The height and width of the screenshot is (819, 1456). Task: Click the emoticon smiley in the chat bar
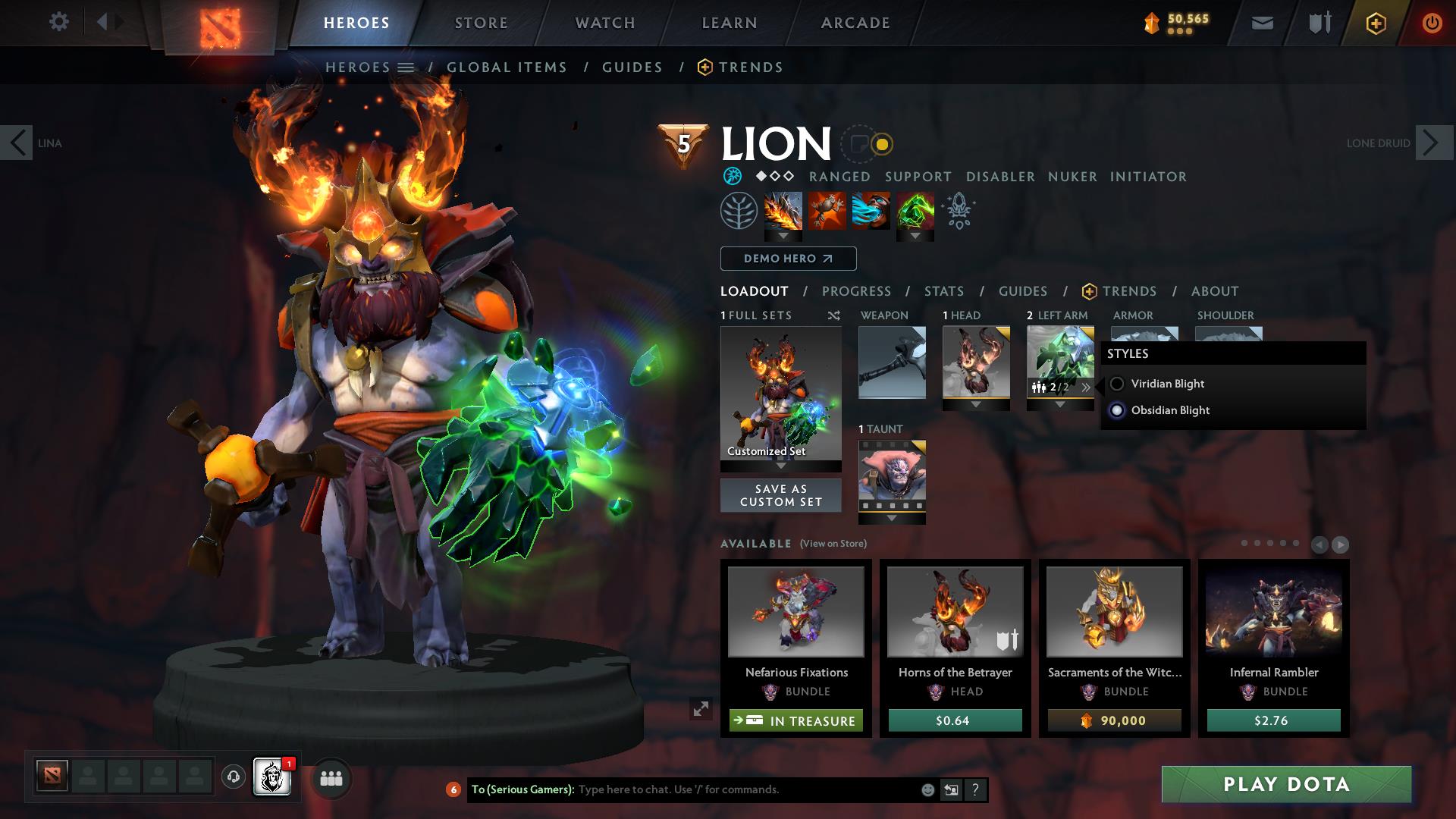[x=927, y=789]
